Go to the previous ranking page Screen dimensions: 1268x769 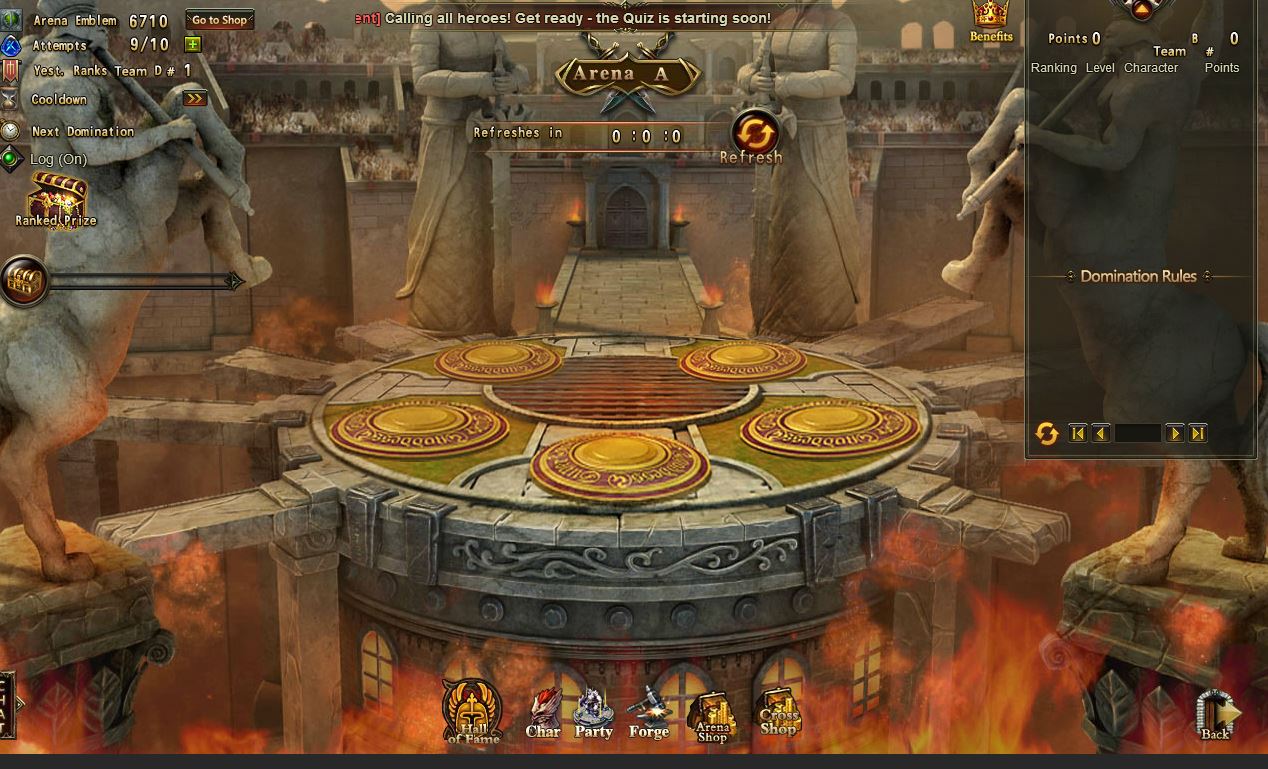(1100, 433)
